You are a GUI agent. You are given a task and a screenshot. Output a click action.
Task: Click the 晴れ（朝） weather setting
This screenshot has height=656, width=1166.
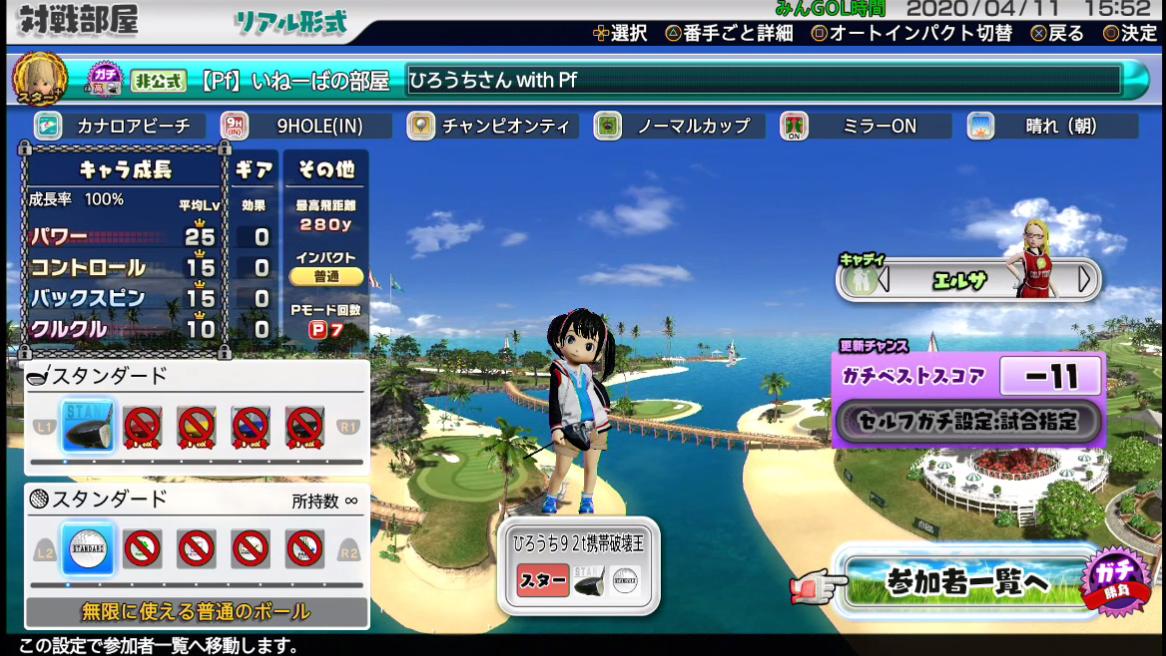coord(1052,126)
